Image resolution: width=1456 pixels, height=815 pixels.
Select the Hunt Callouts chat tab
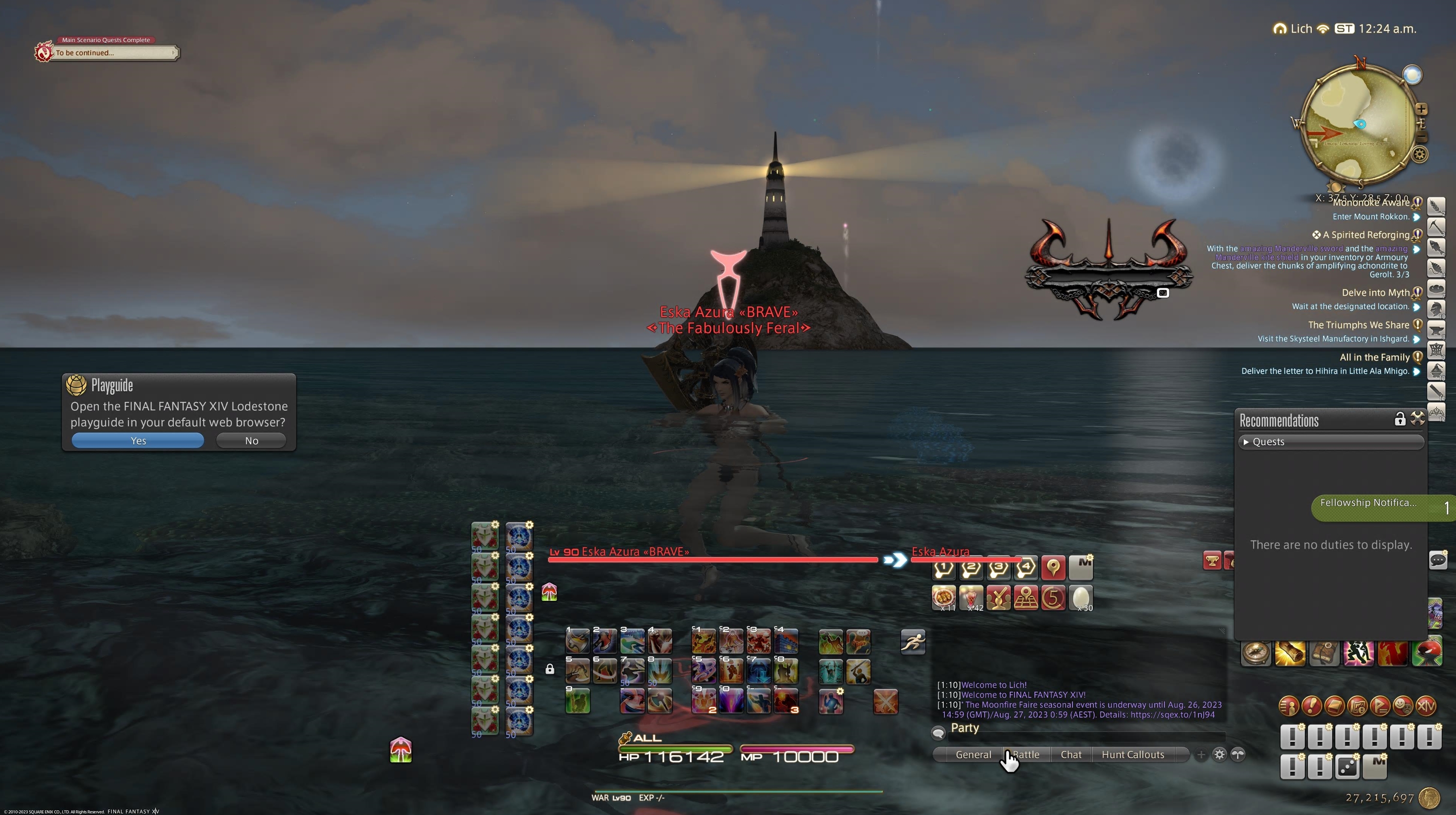click(1132, 755)
